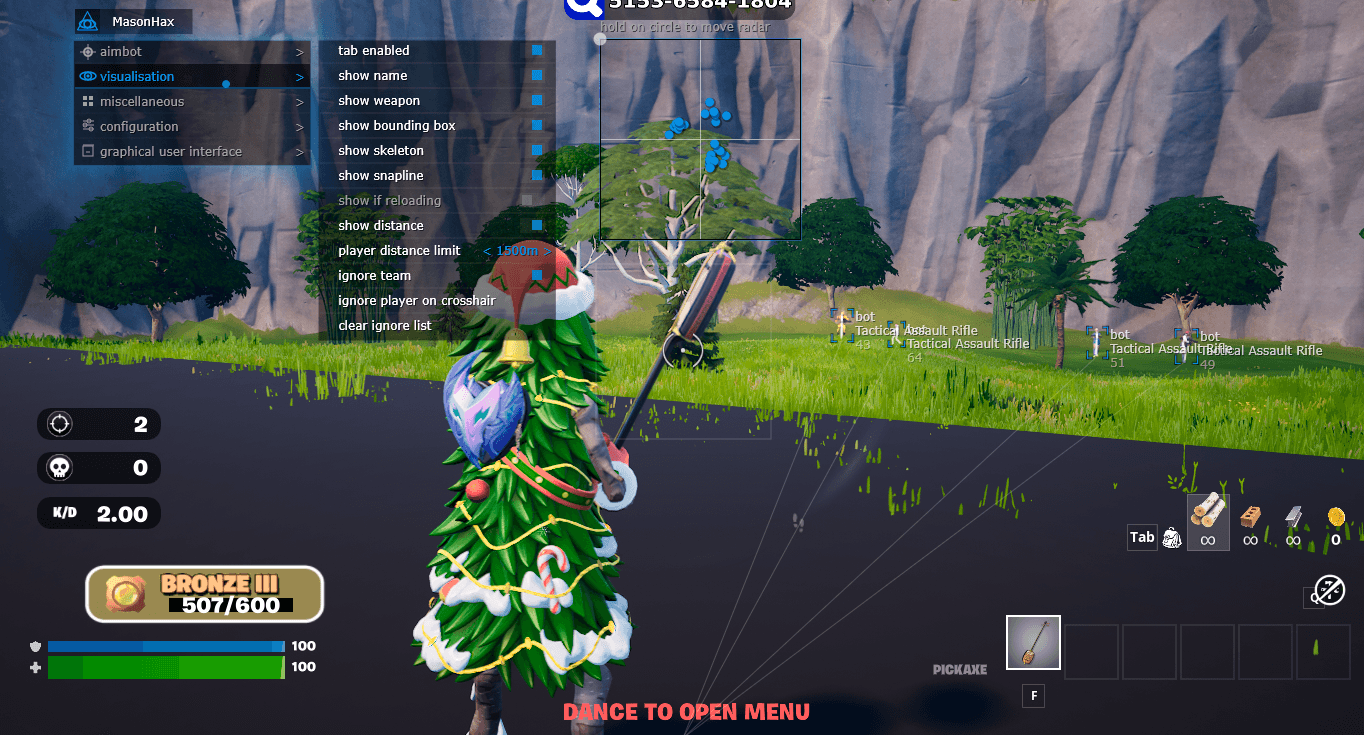Toggle the show name checkbox
This screenshot has height=735, width=1364.
click(538, 75)
